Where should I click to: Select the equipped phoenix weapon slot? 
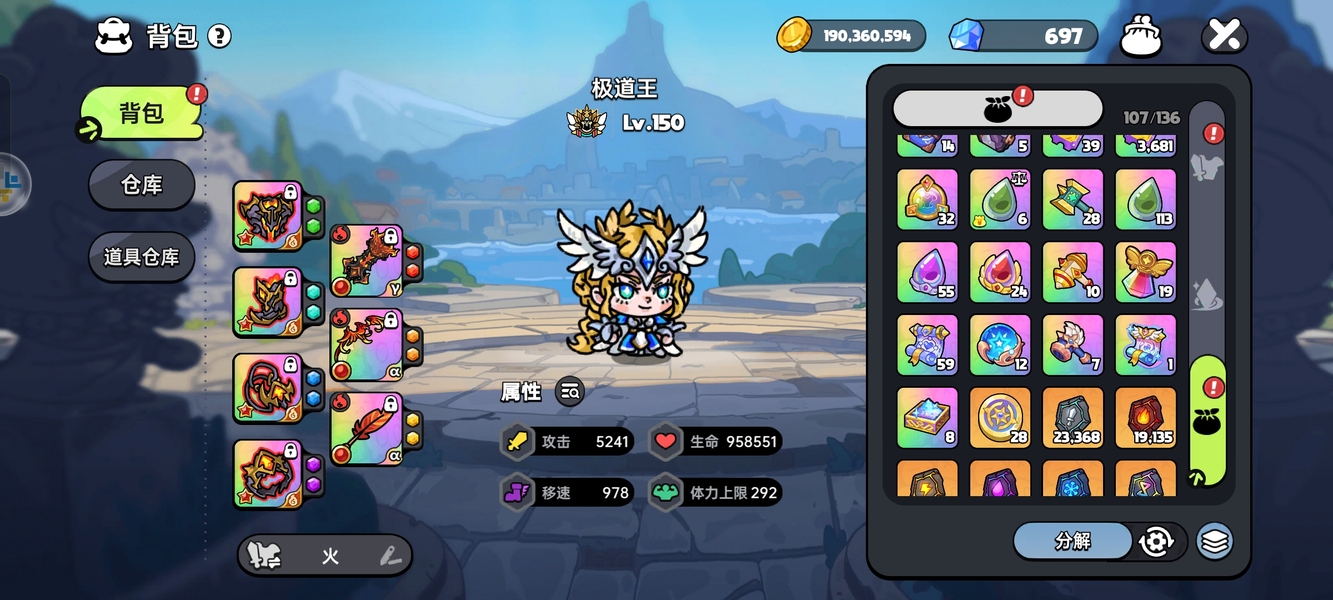click(366, 345)
